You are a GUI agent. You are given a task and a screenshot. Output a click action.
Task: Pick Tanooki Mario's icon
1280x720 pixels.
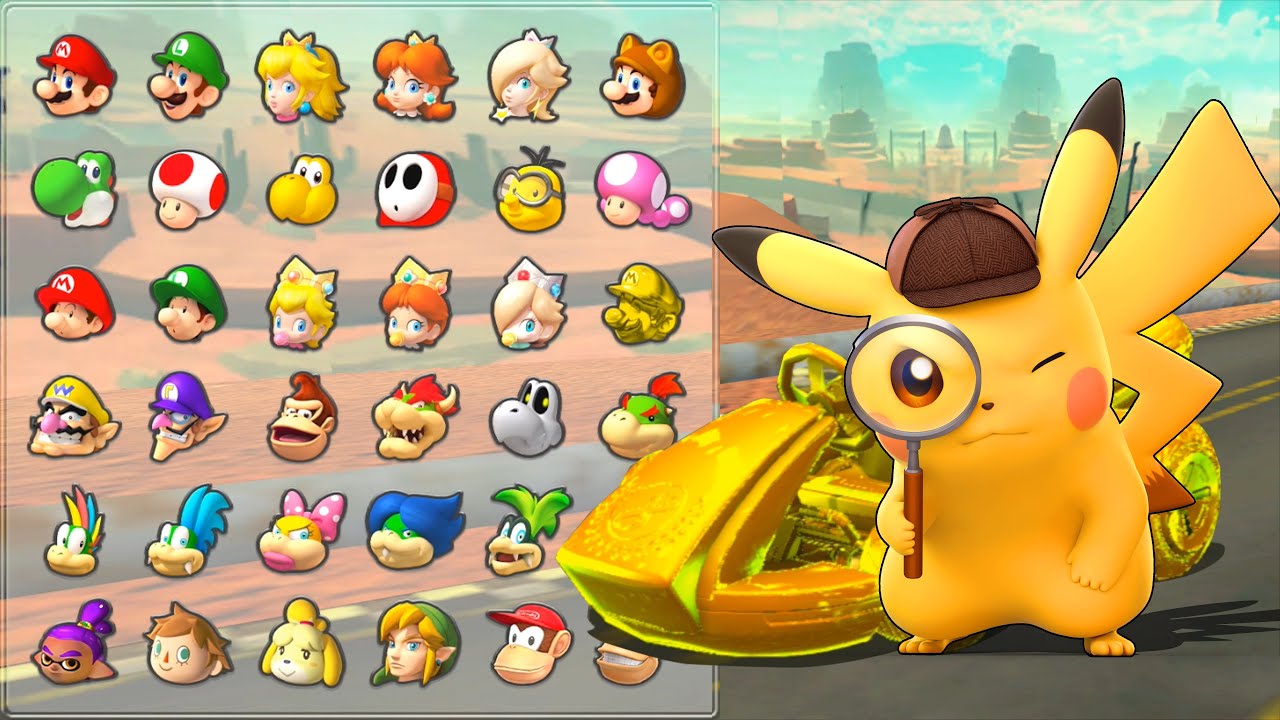645,75
